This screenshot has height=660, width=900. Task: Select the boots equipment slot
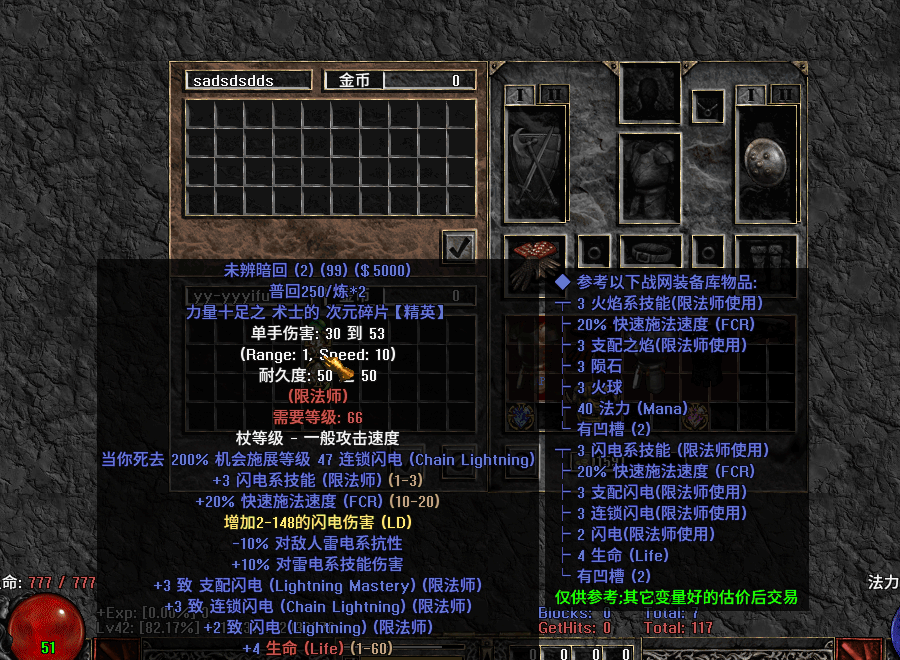click(766, 257)
